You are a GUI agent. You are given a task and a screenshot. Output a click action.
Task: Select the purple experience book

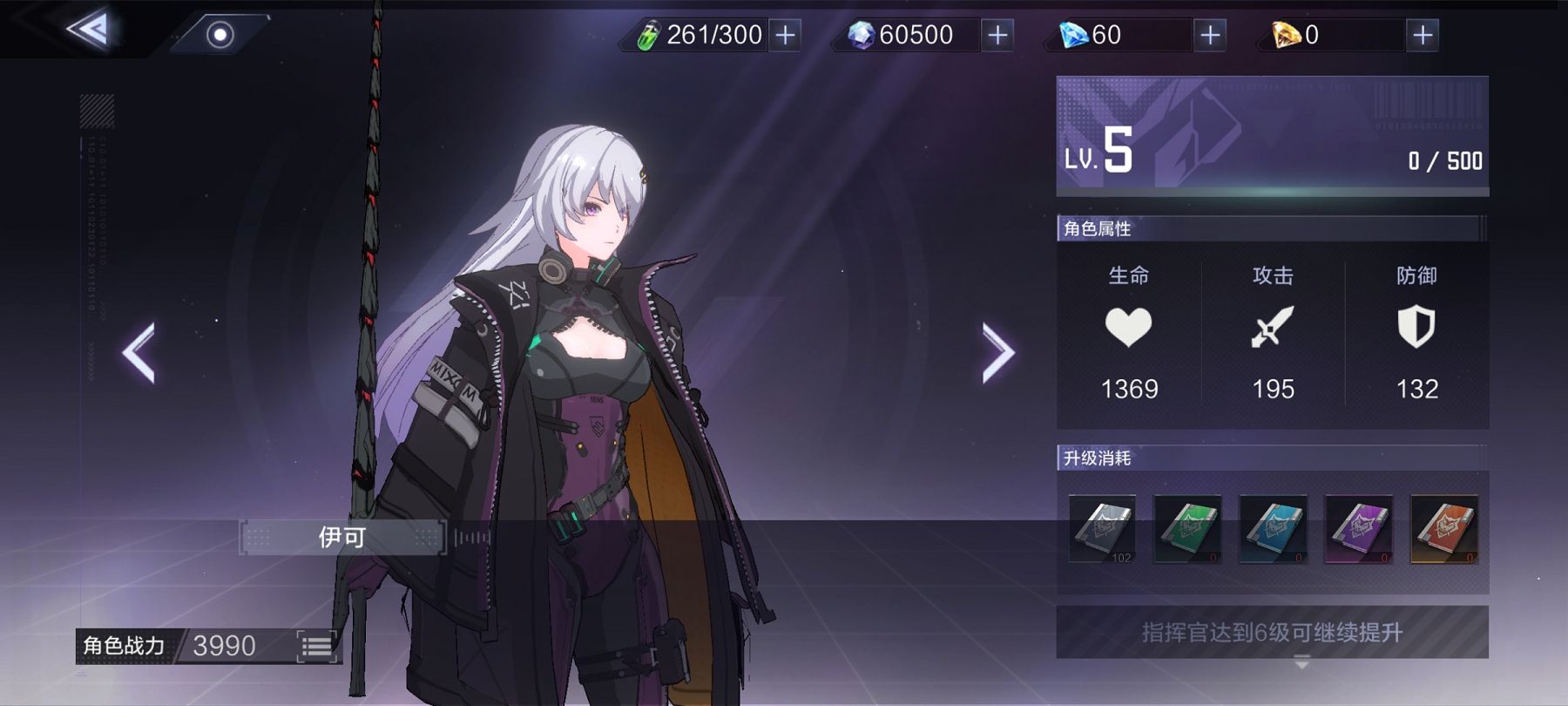click(1358, 529)
